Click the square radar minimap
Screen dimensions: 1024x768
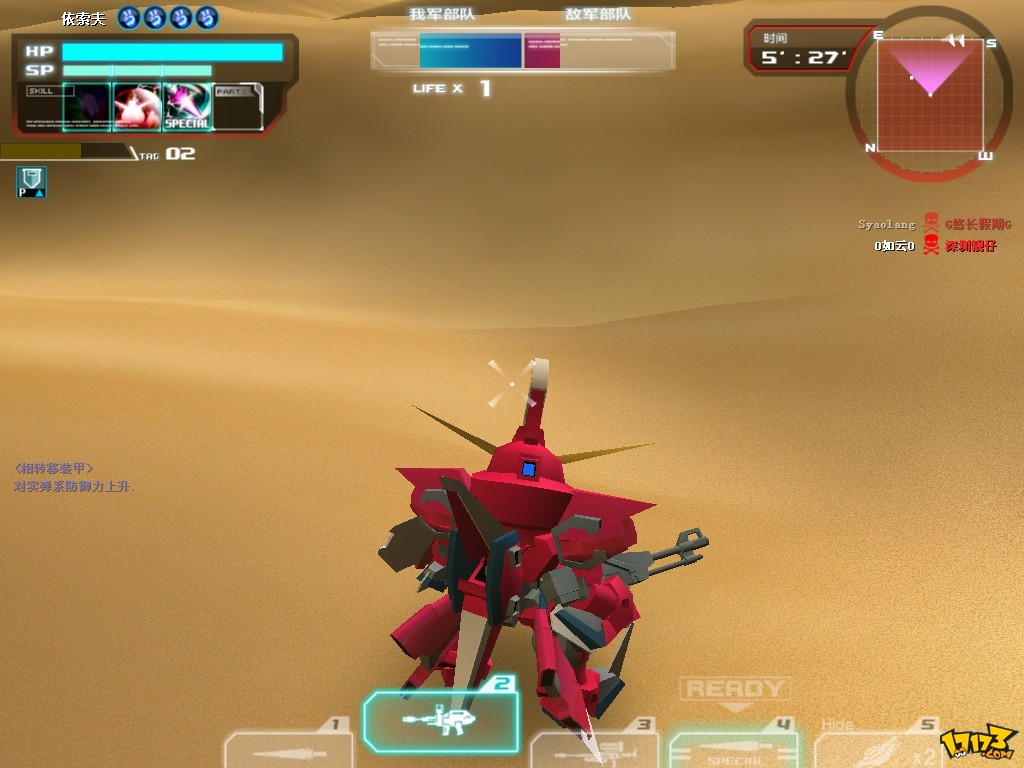(930, 95)
